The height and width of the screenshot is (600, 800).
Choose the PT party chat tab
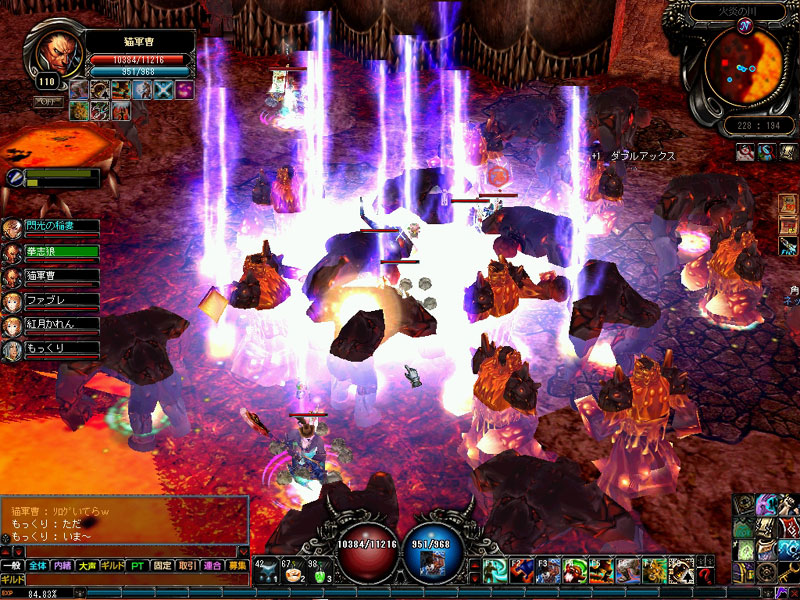coord(137,566)
